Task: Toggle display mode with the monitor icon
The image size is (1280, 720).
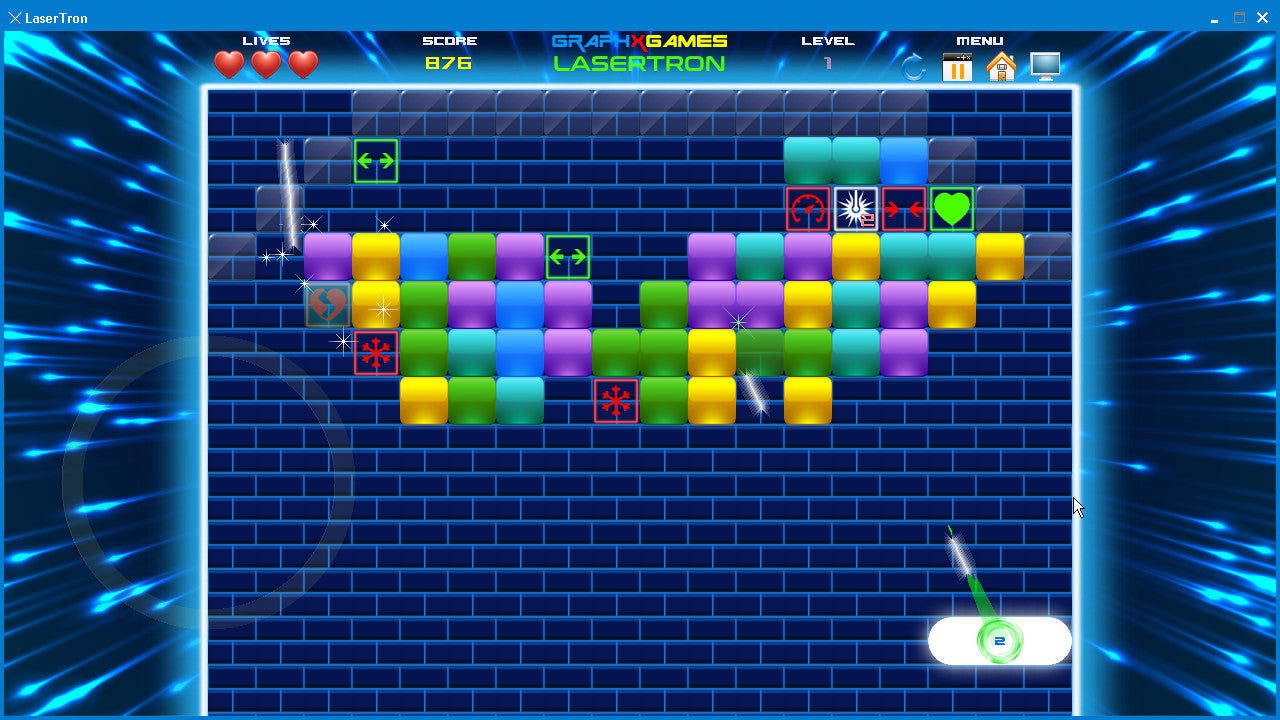Action: click(1045, 67)
